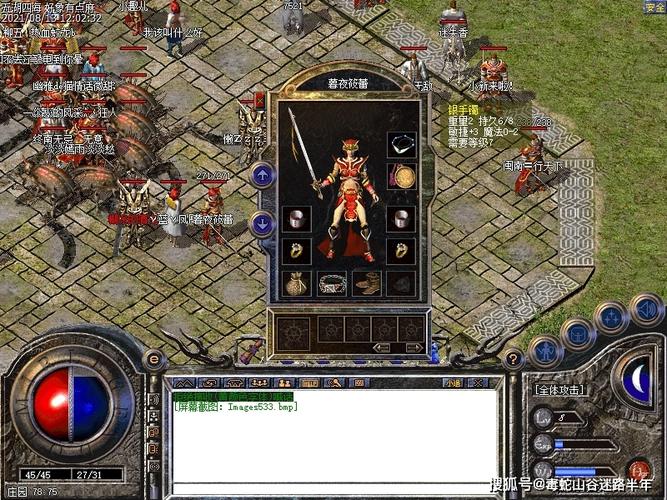Open help with the question mark button

tap(512, 360)
